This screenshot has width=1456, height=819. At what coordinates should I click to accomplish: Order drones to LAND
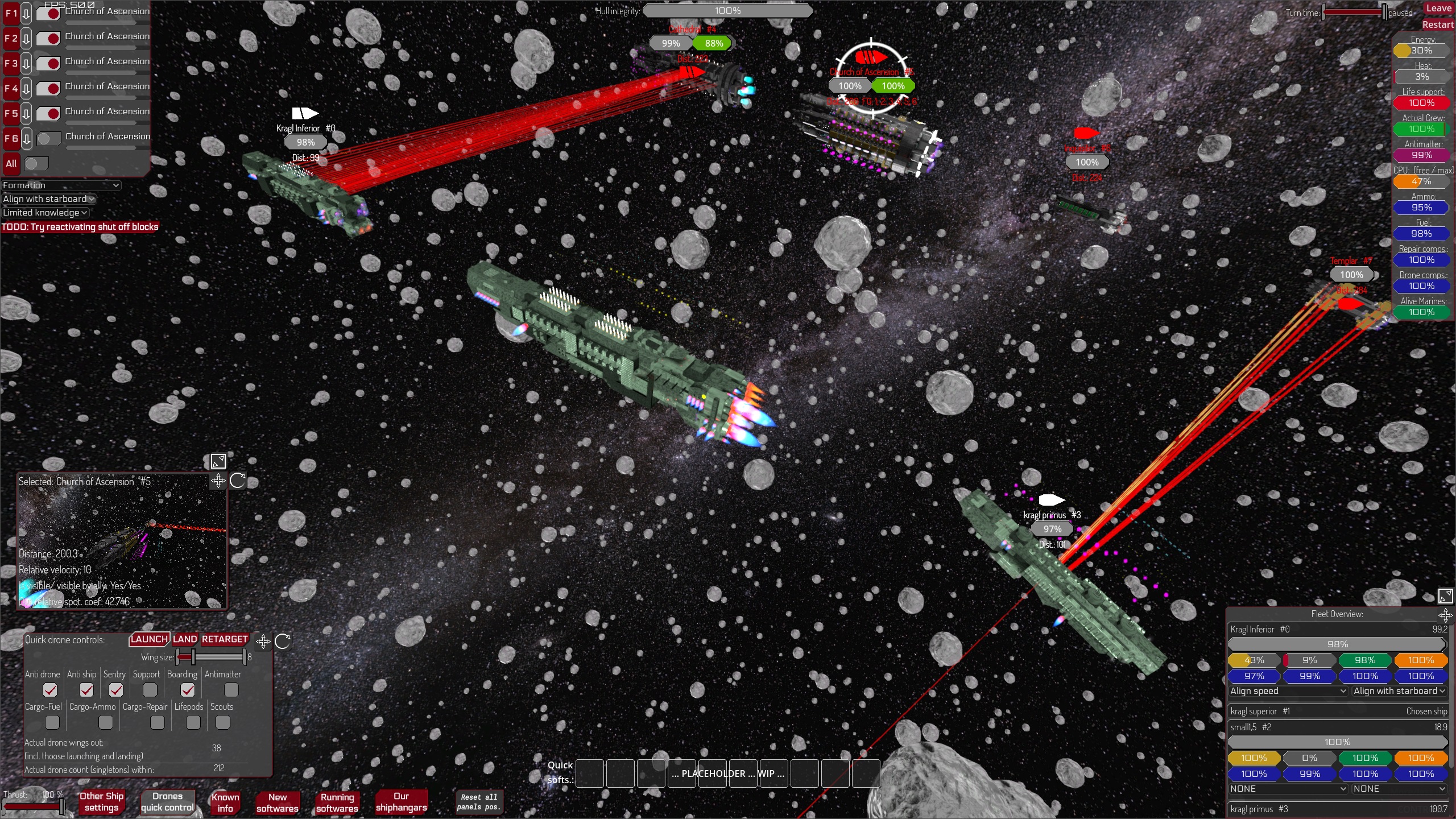click(185, 639)
